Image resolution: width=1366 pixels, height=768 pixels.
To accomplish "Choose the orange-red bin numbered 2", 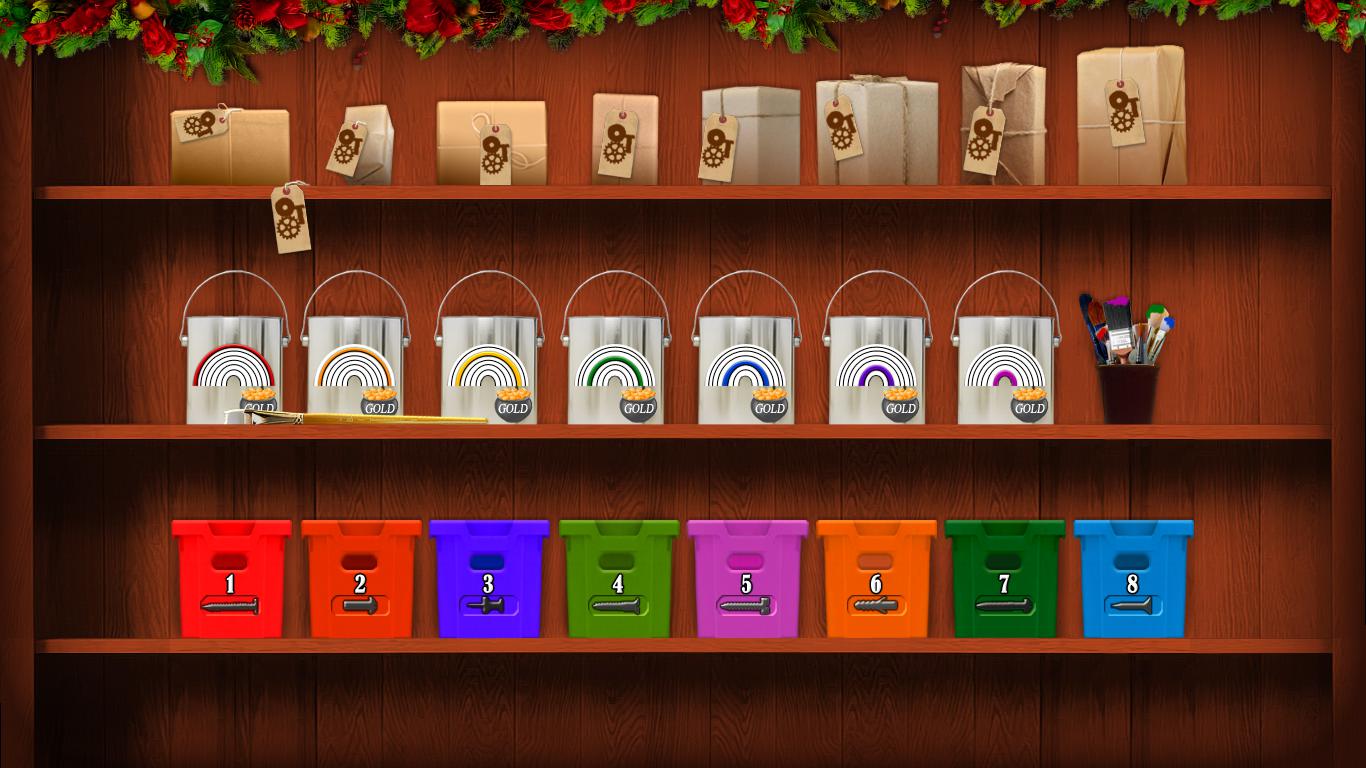I will [x=361, y=579].
